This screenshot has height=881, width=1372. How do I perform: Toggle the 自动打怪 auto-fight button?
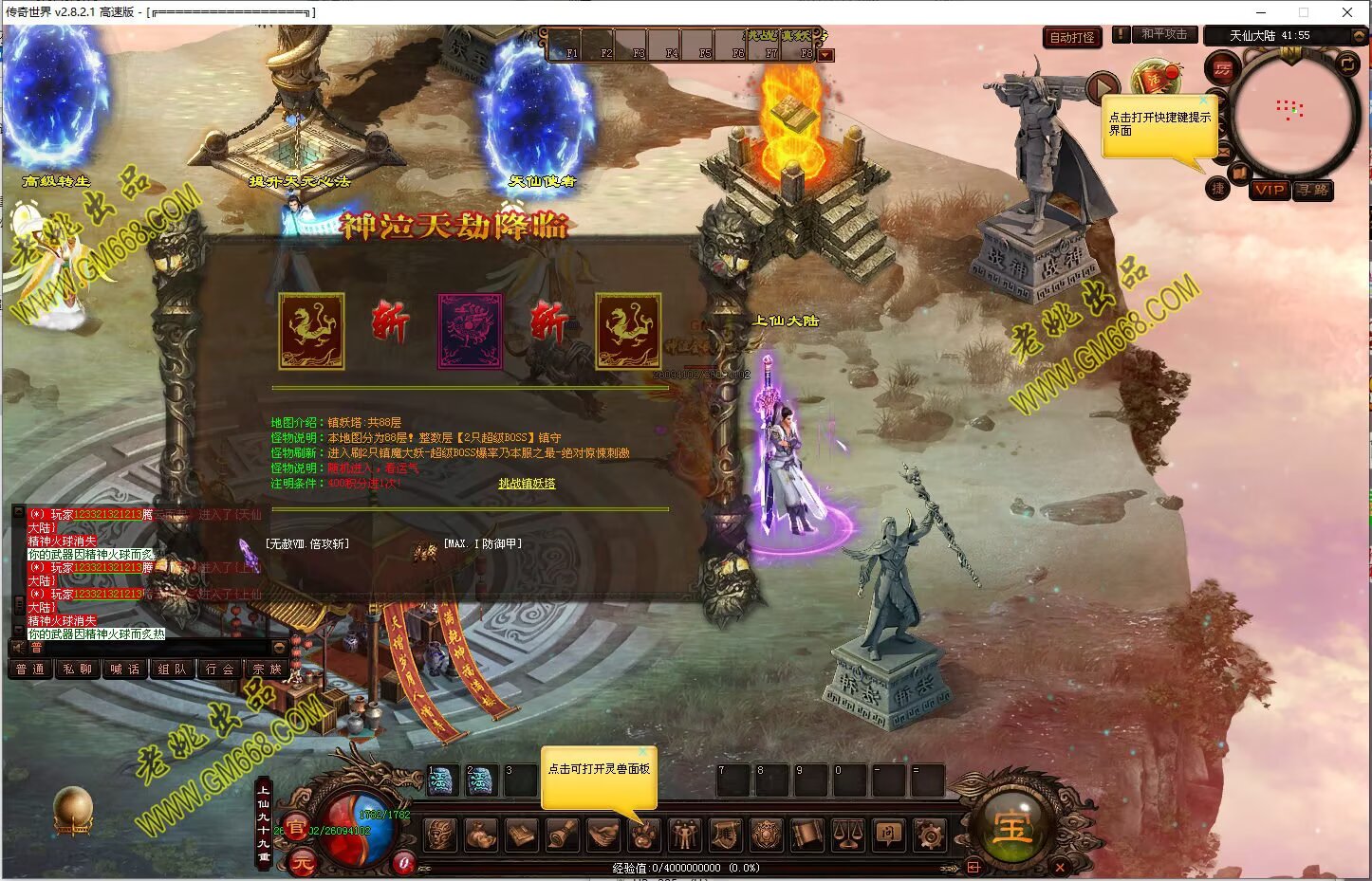click(x=1072, y=38)
